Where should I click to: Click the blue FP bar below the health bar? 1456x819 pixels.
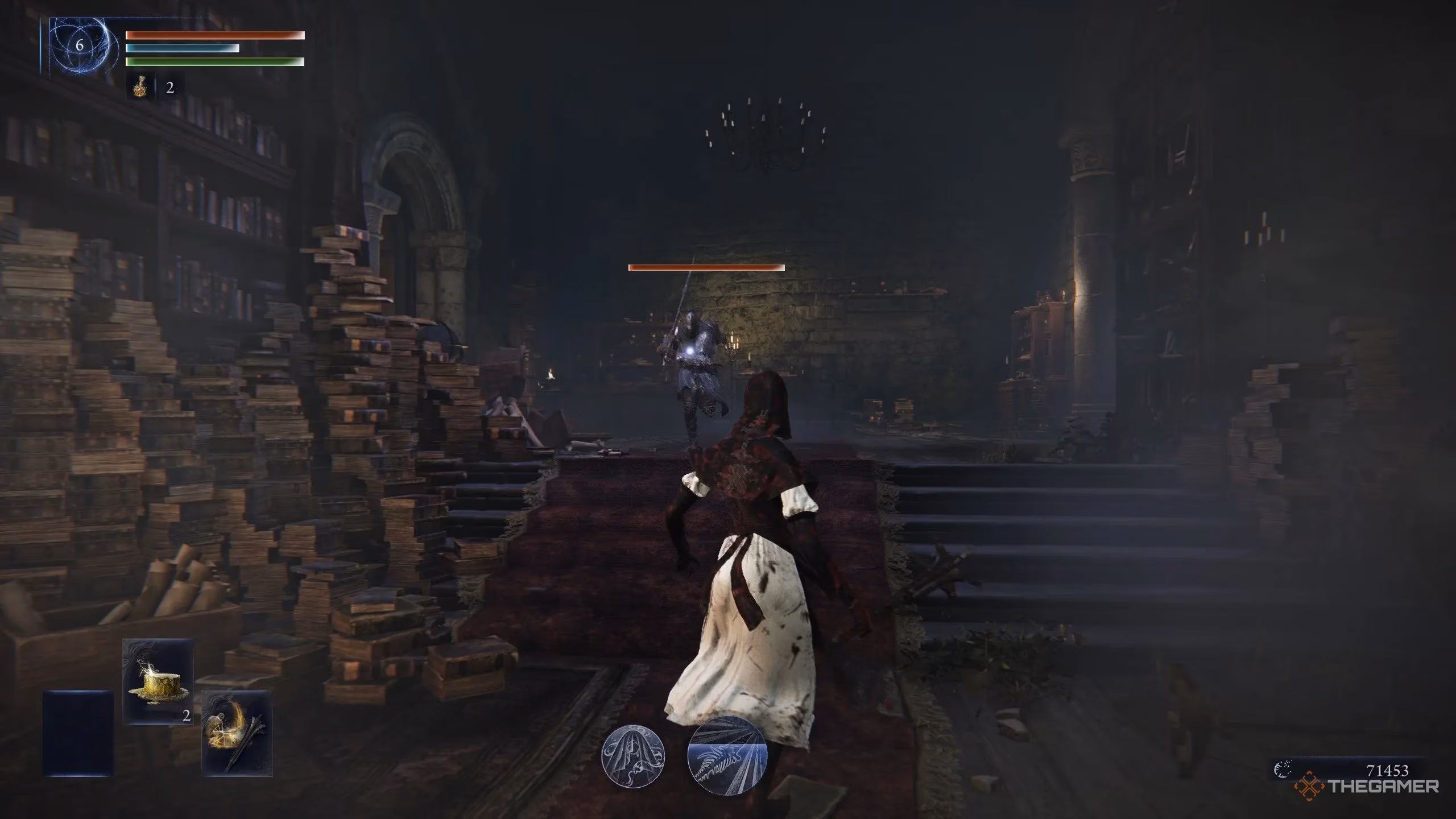click(182, 48)
